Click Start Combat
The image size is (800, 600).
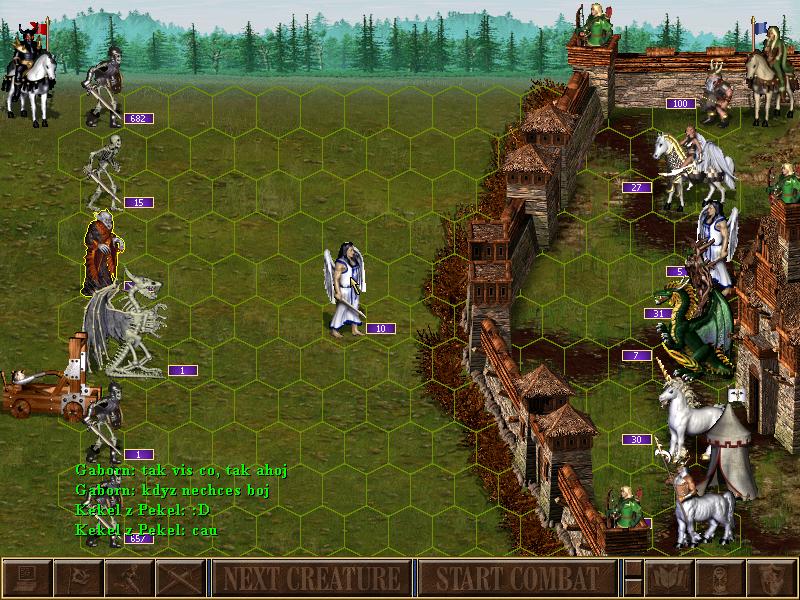[x=516, y=578]
